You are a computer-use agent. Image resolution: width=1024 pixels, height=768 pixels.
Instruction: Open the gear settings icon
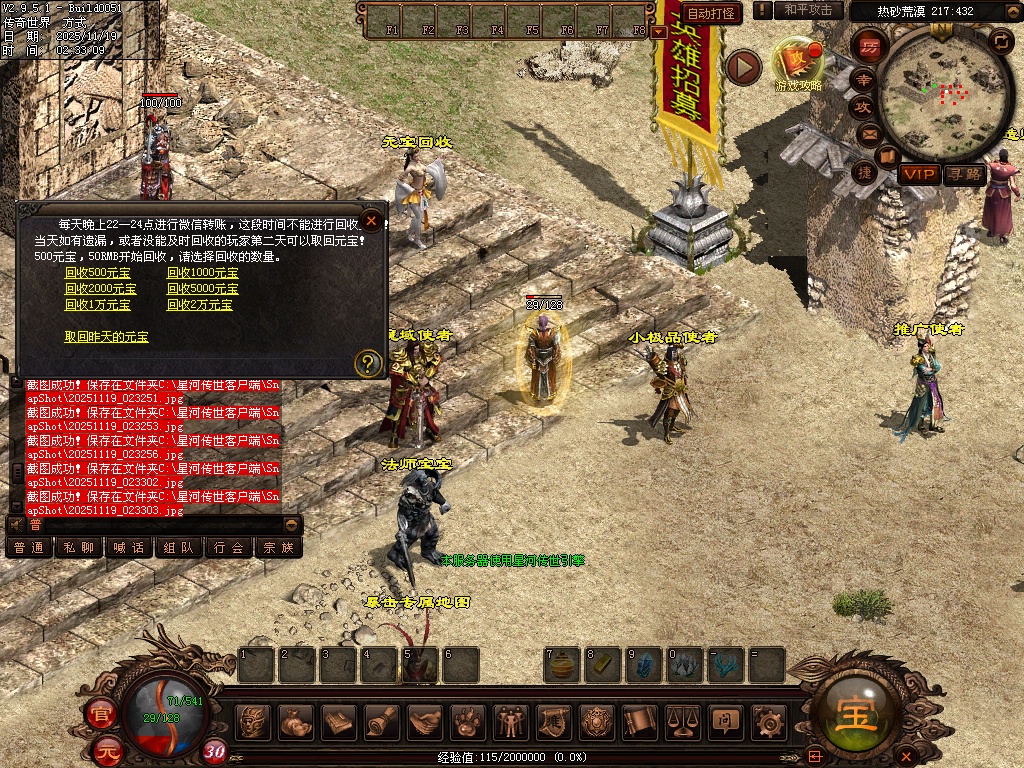(x=768, y=721)
